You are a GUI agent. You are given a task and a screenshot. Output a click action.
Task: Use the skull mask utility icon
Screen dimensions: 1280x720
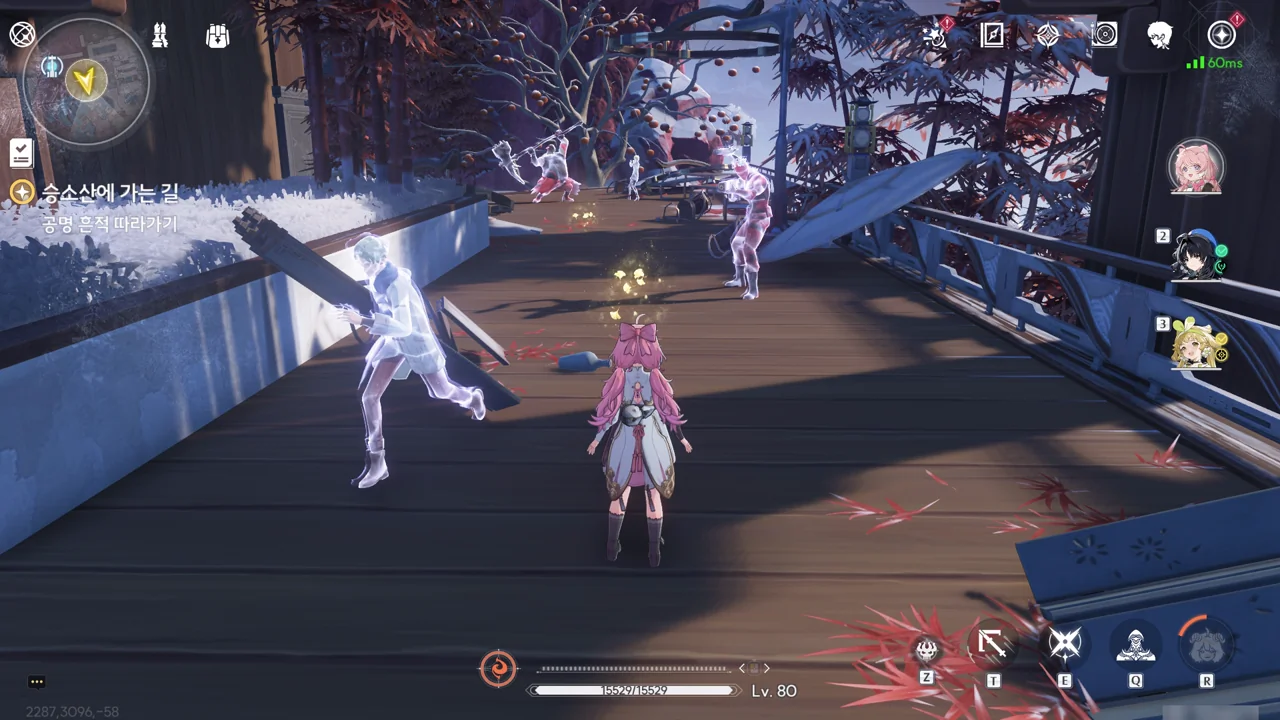tap(927, 649)
